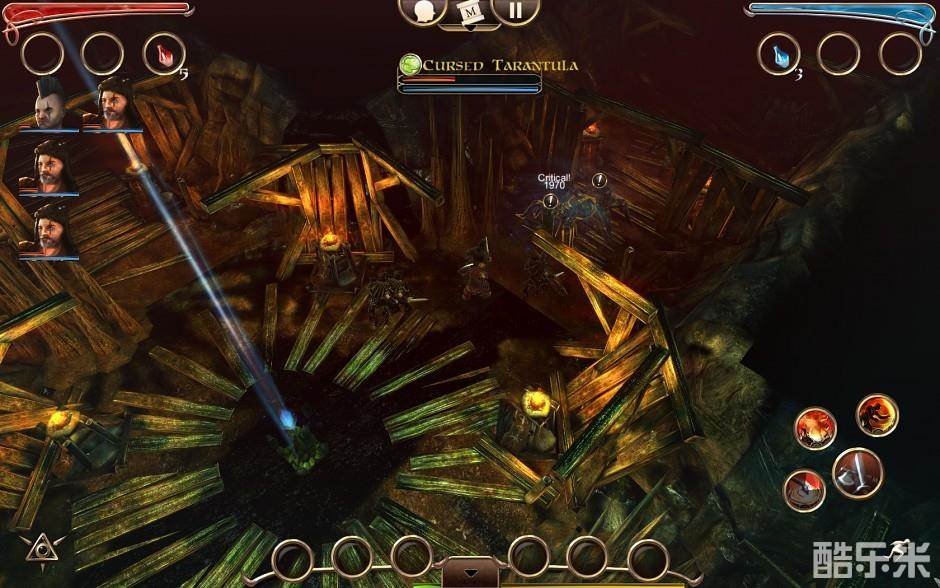Use the sword basic attack button
This screenshot has width=940, height=588.
click(857, 472)
